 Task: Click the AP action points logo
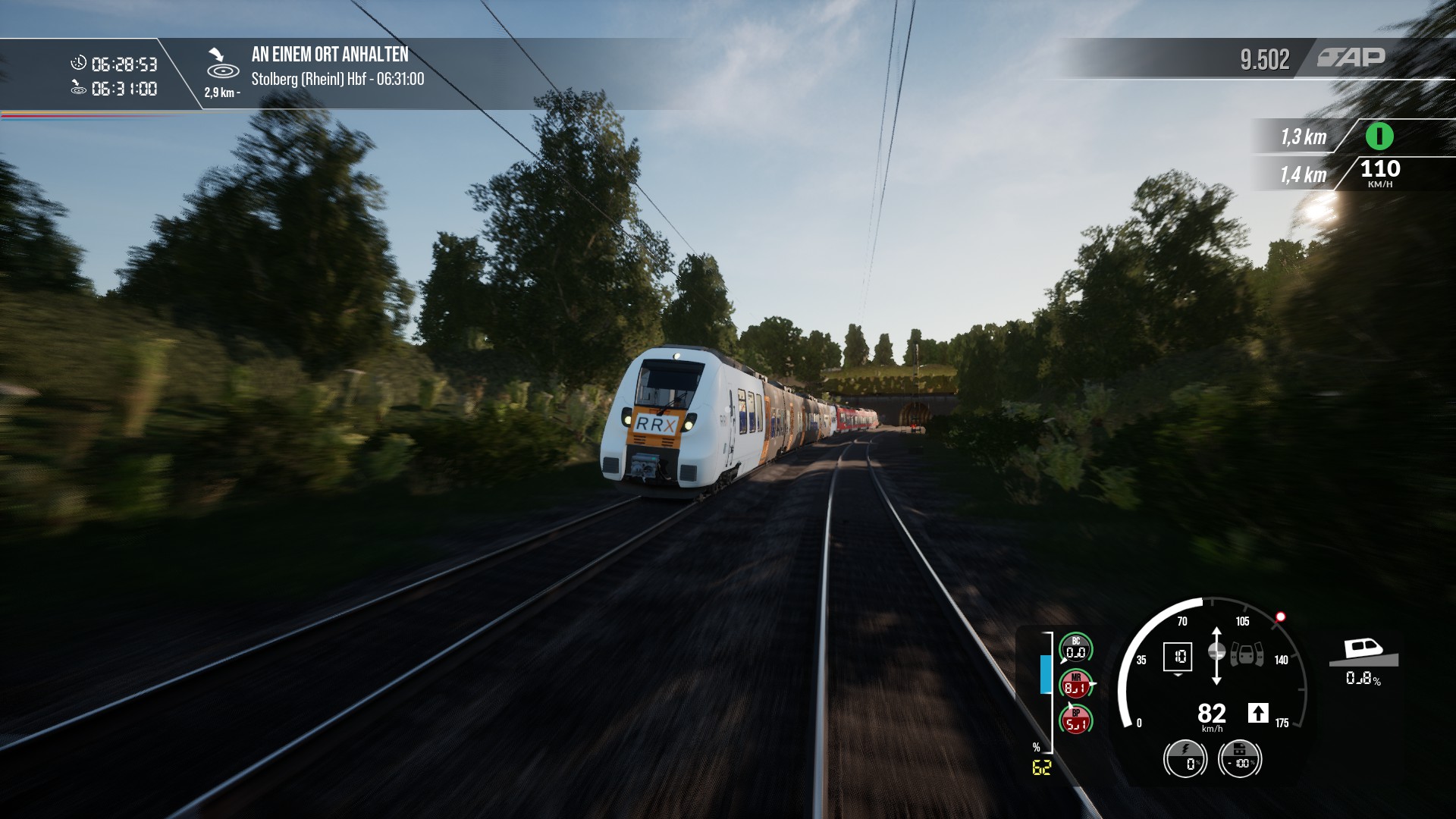(1351, 58)
